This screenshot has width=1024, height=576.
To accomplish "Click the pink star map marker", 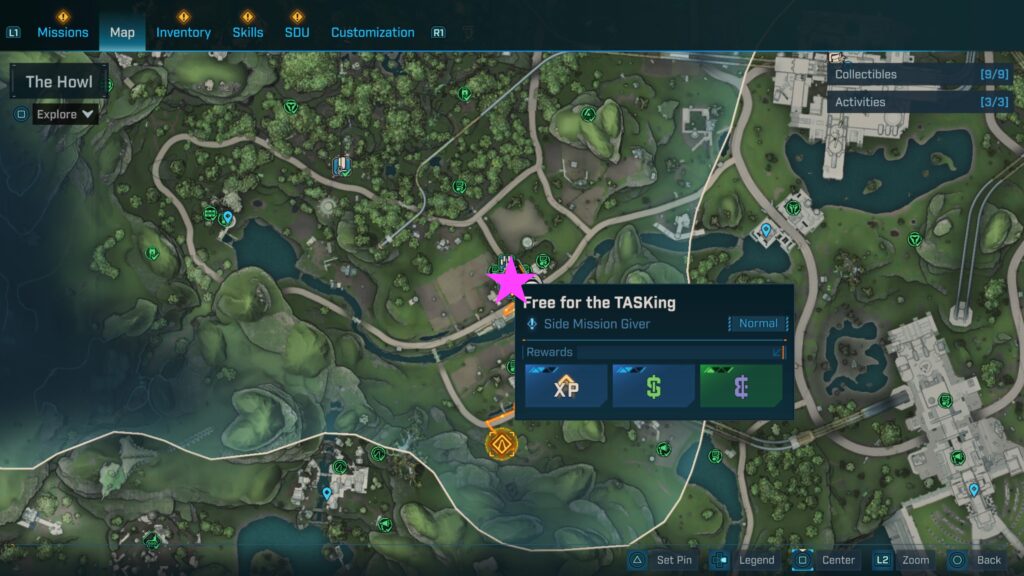I will pos(509,281).
